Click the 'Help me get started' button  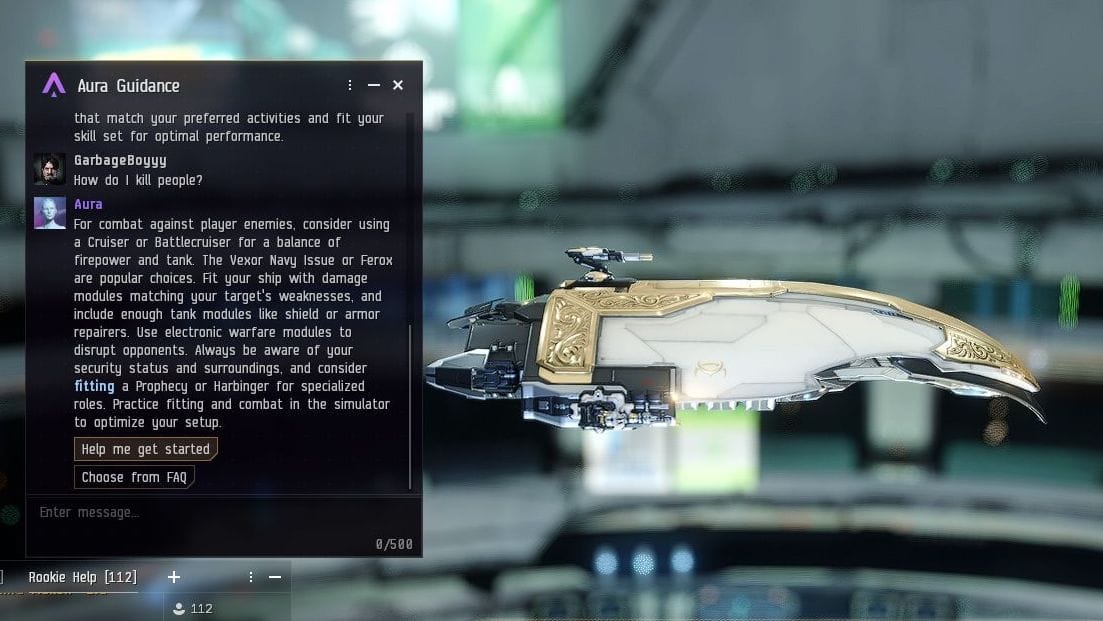146,449
